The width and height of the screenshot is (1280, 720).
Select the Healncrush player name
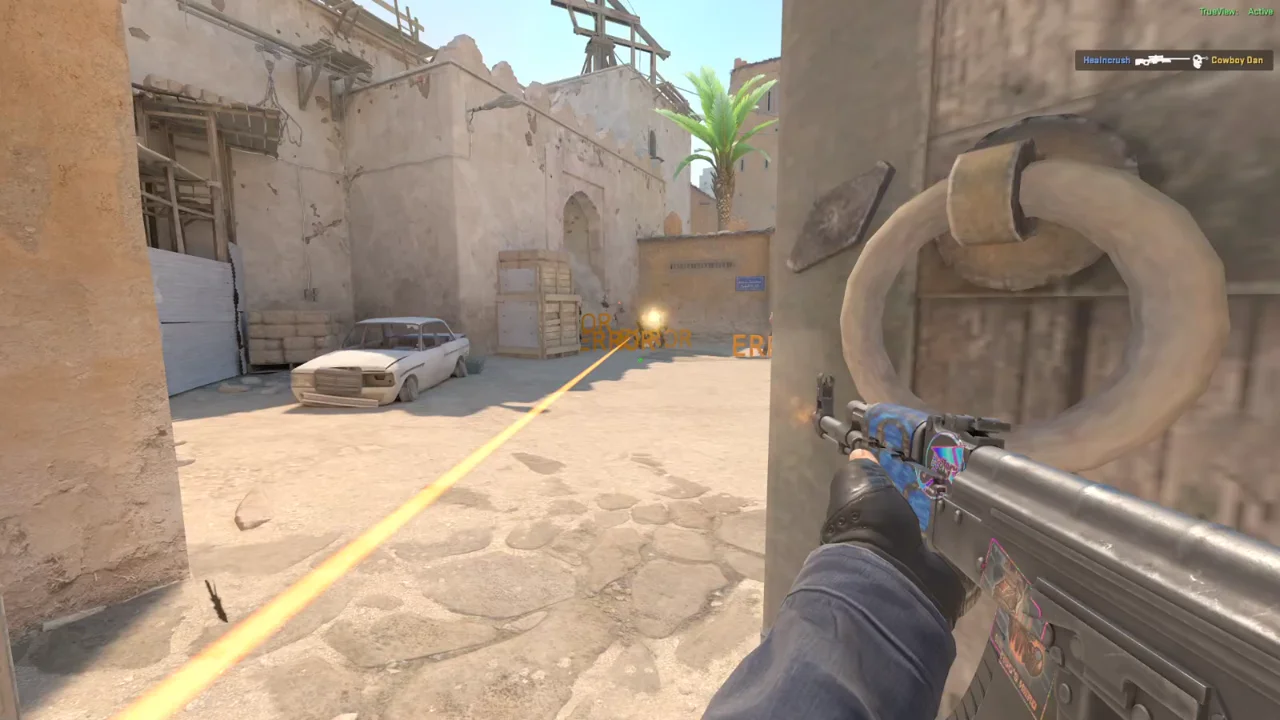1106,60
